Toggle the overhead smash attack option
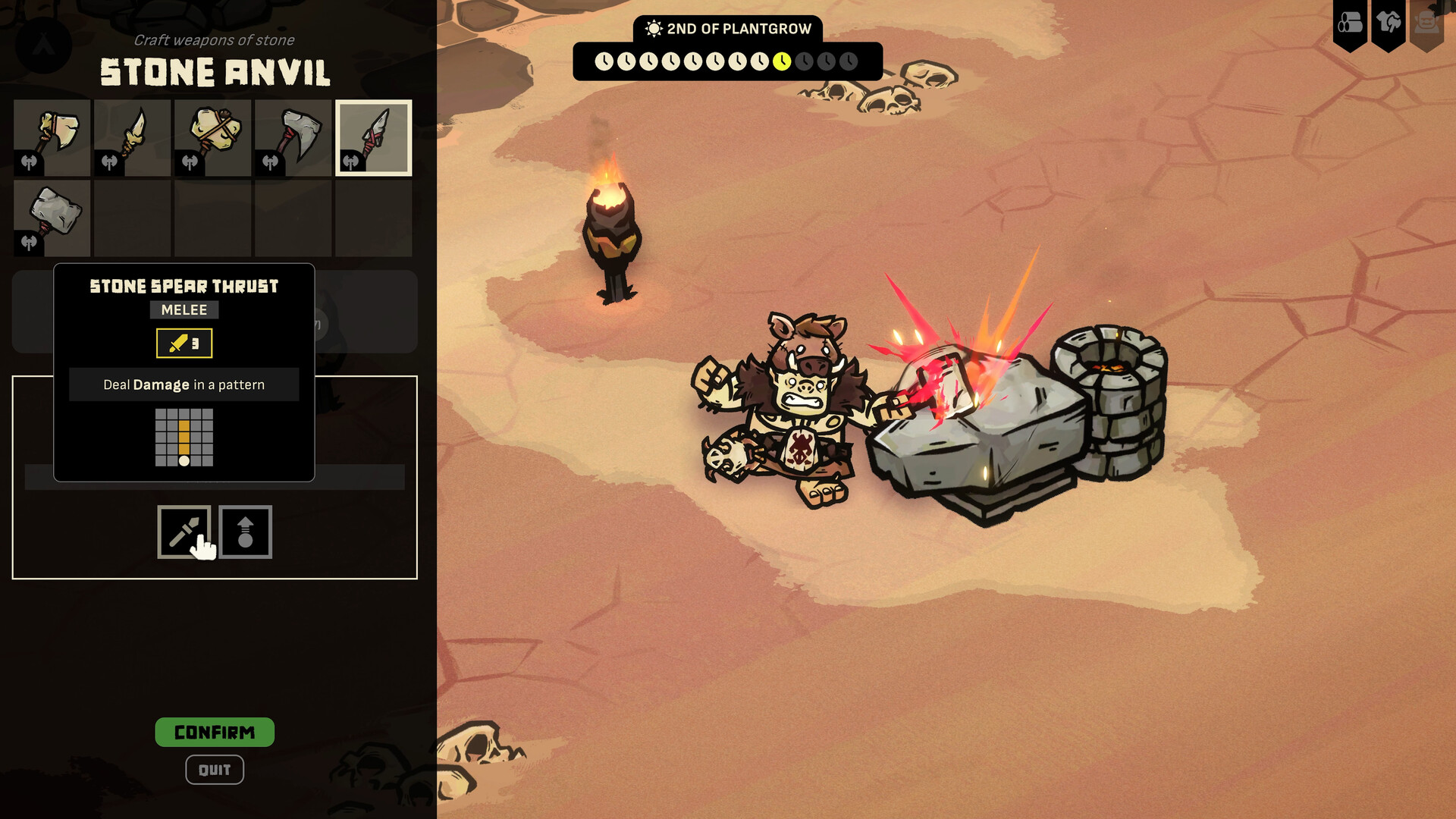 point(246,531)
